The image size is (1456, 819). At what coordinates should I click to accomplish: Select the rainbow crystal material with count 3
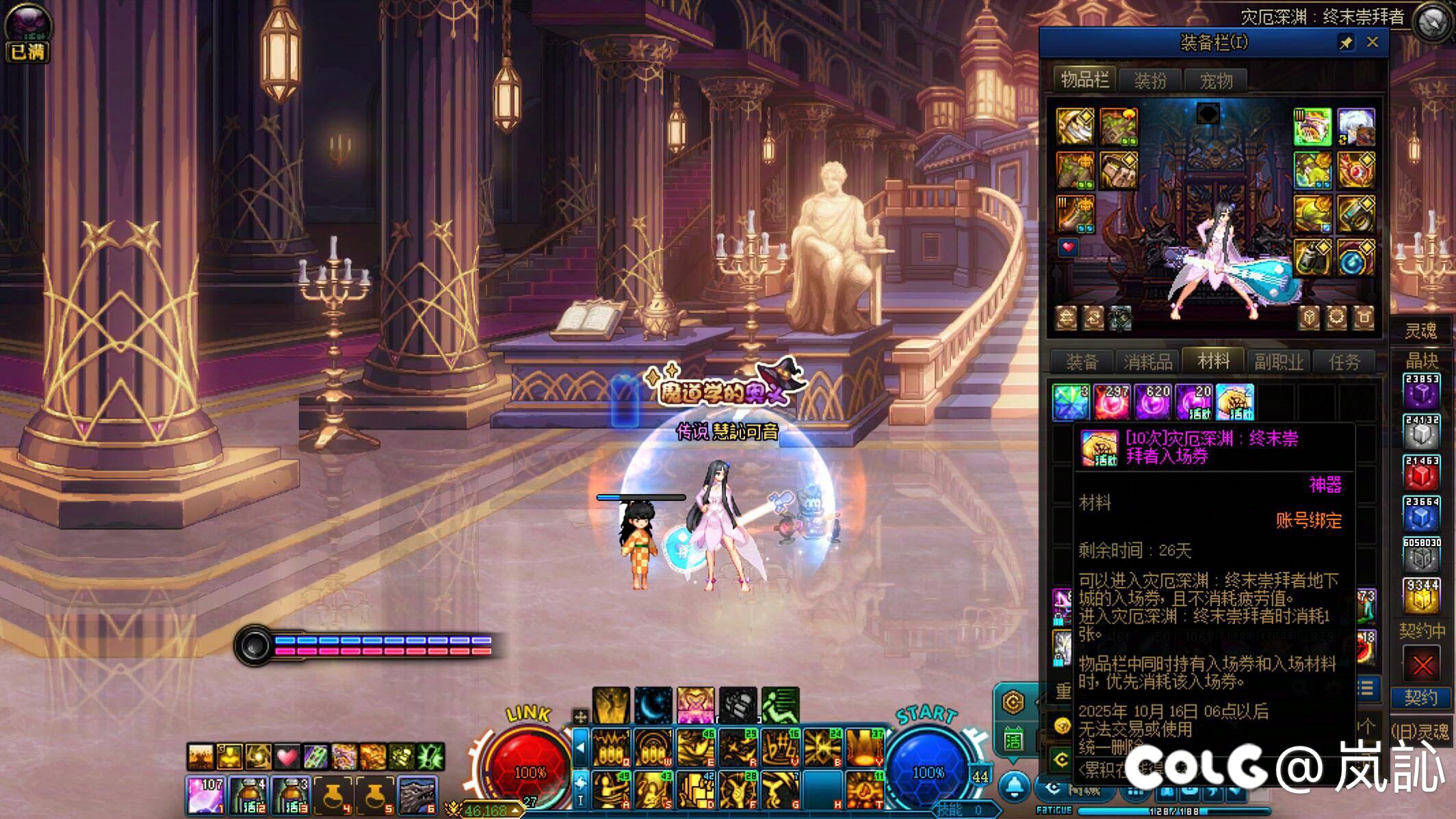coord(1071,402)
